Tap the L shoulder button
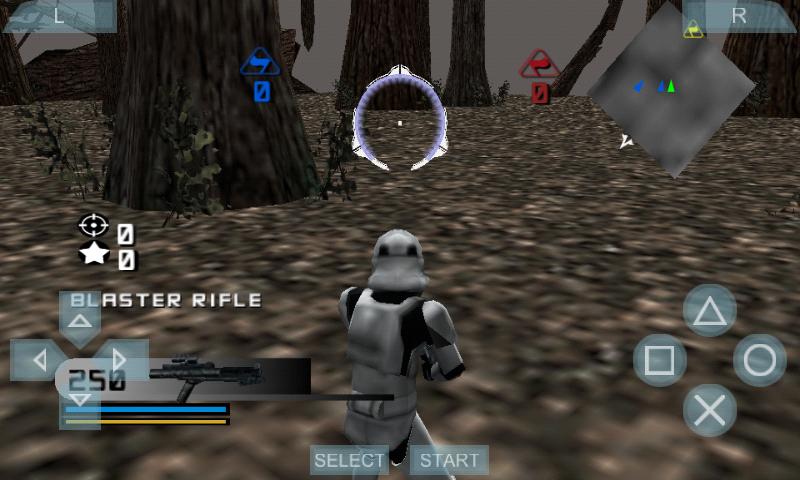Image resolution: width=800 pixels, height=480 pixels. point(58,16)
